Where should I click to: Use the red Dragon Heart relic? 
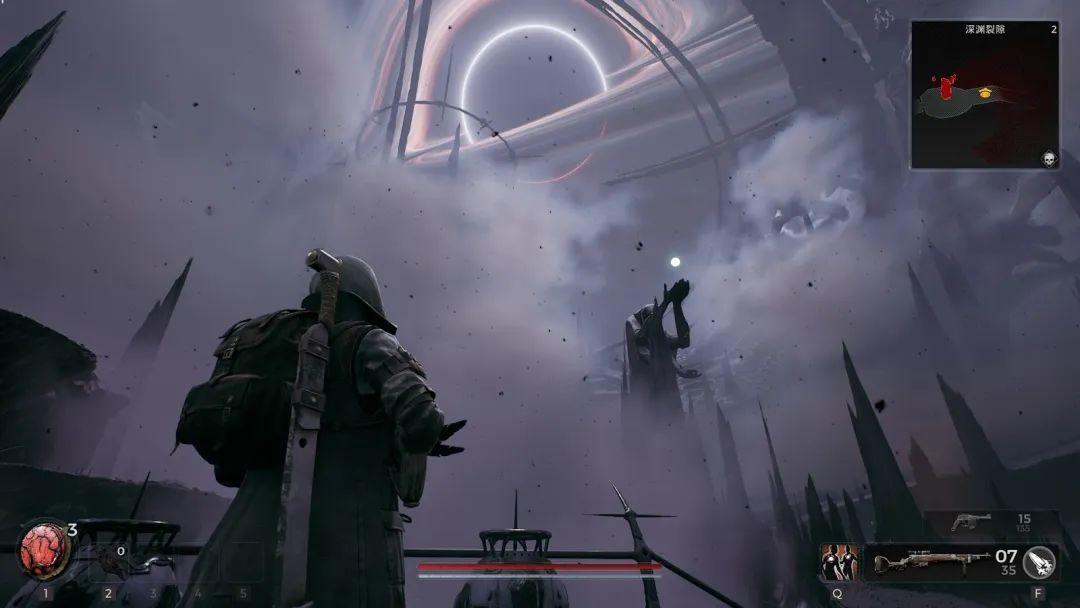point(45,550)
